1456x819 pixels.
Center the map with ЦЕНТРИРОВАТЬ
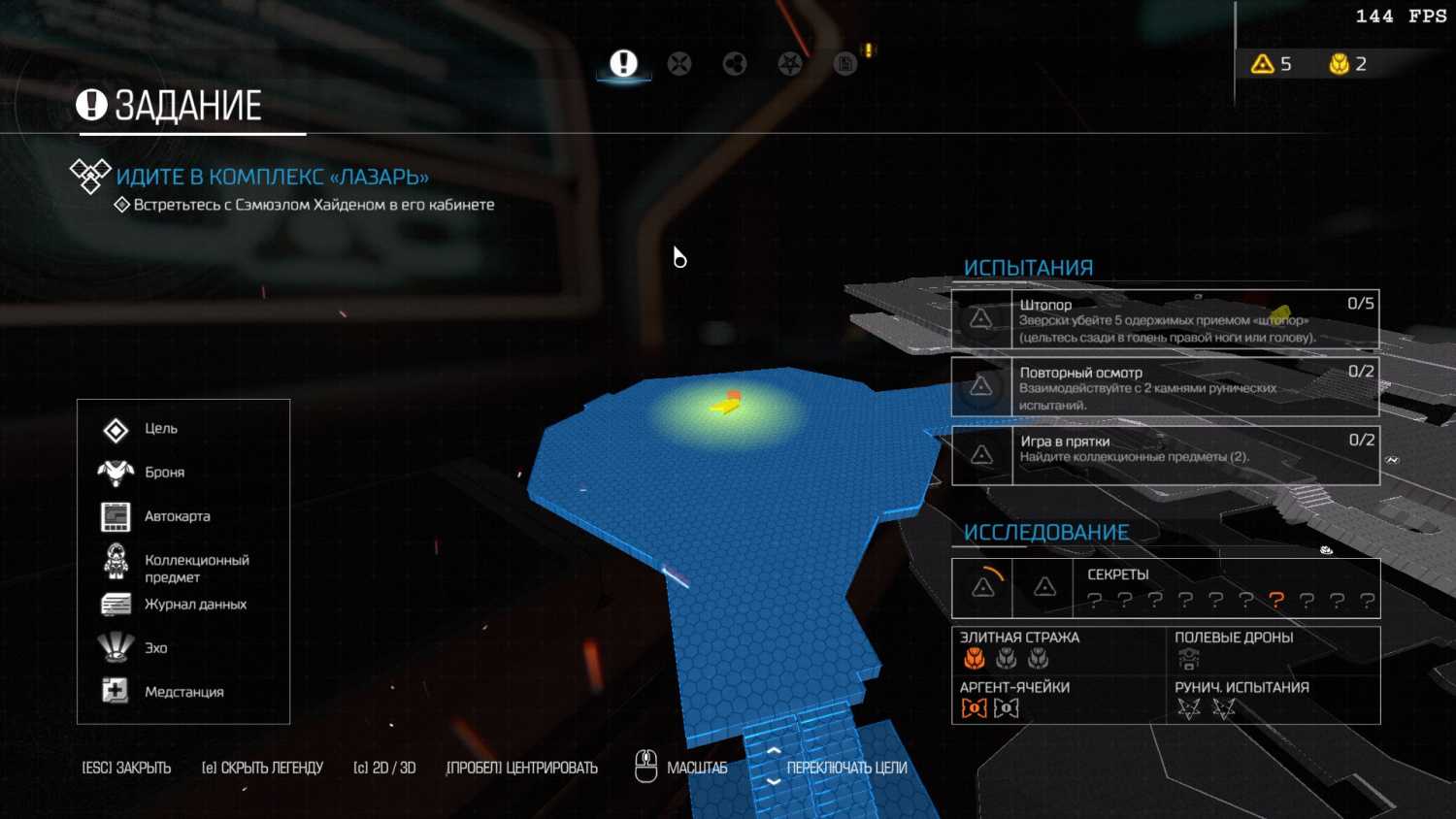pyautogui.click(x=521, y=768)
